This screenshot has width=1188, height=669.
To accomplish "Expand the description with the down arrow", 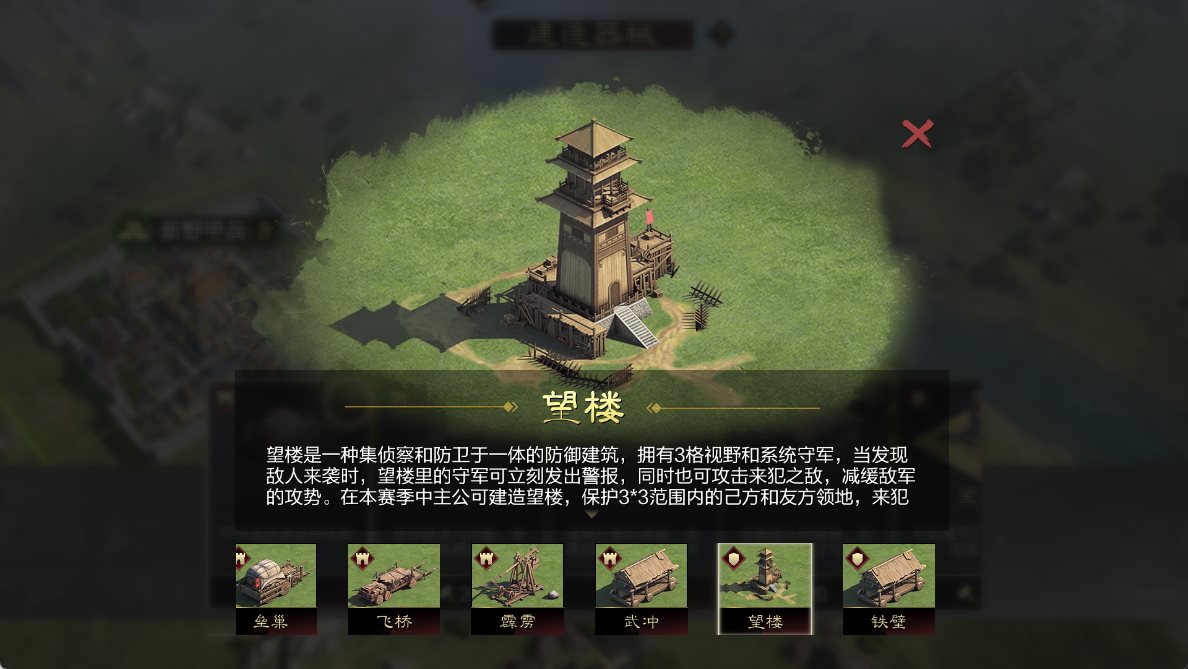I will pyautogui.click(x=592, y=514).
